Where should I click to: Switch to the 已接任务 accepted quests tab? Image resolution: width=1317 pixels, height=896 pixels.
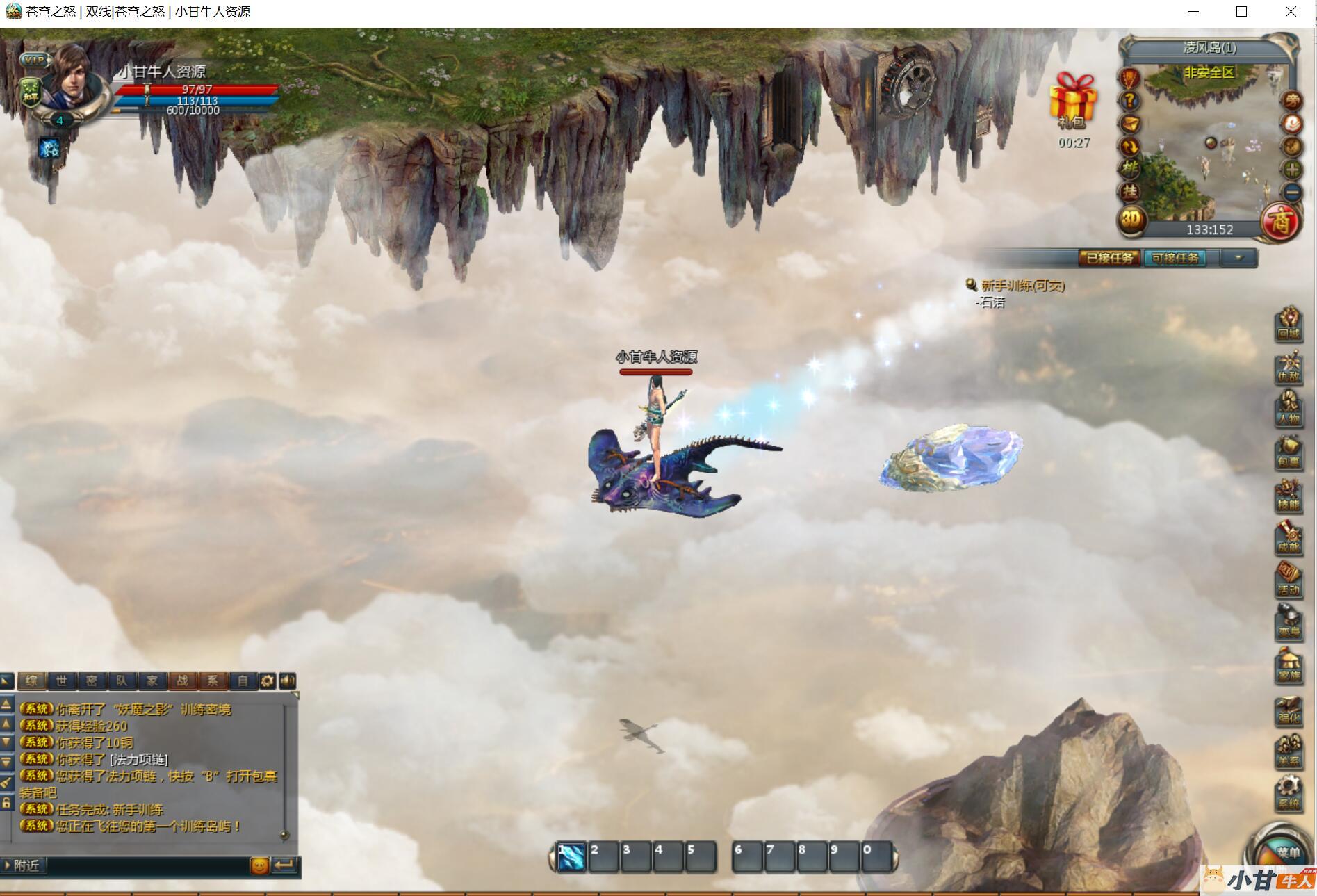[1109, 258]
